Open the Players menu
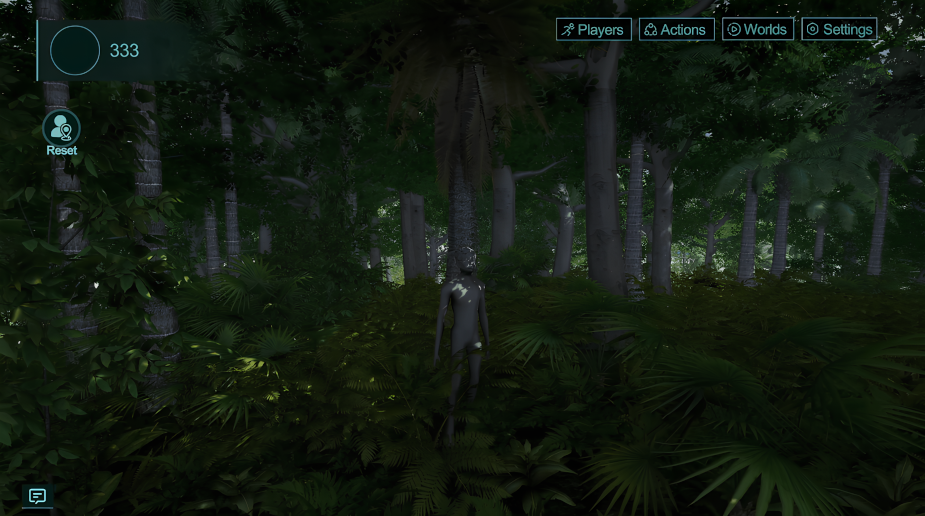 click(x=593, y=30)
